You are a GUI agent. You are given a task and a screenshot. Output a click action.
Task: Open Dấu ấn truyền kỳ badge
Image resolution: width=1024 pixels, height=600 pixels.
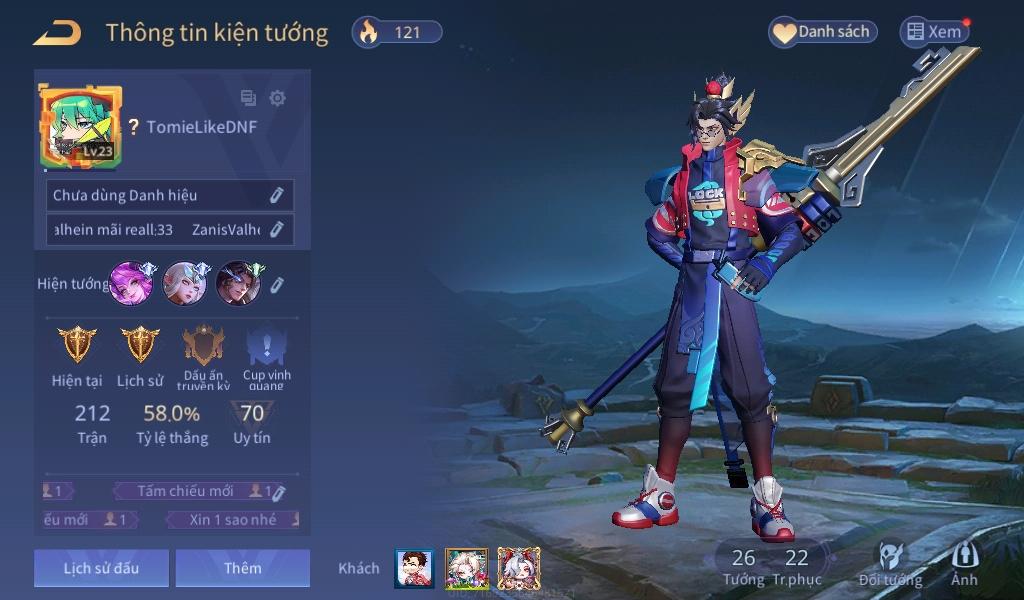(203, 346)
